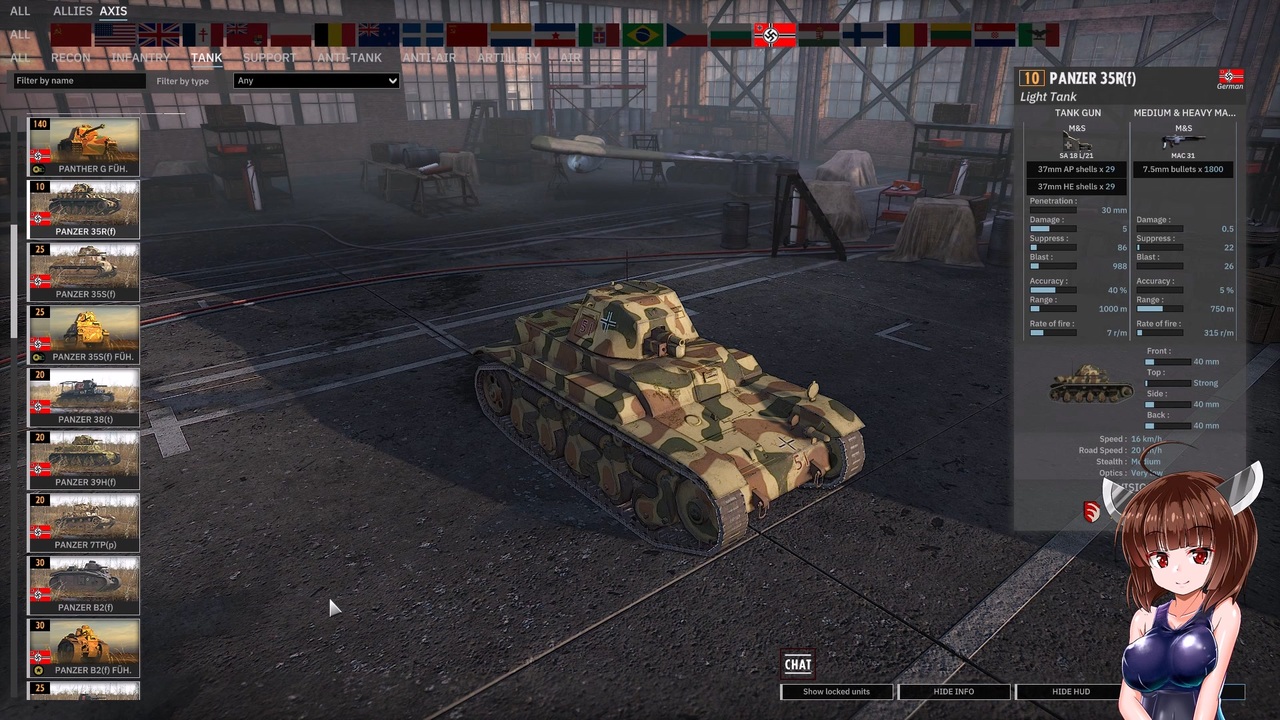Select the Brazil flag filter
Image resolution: width=1280 pixels, height=720 pixels.
click(642, 35)
